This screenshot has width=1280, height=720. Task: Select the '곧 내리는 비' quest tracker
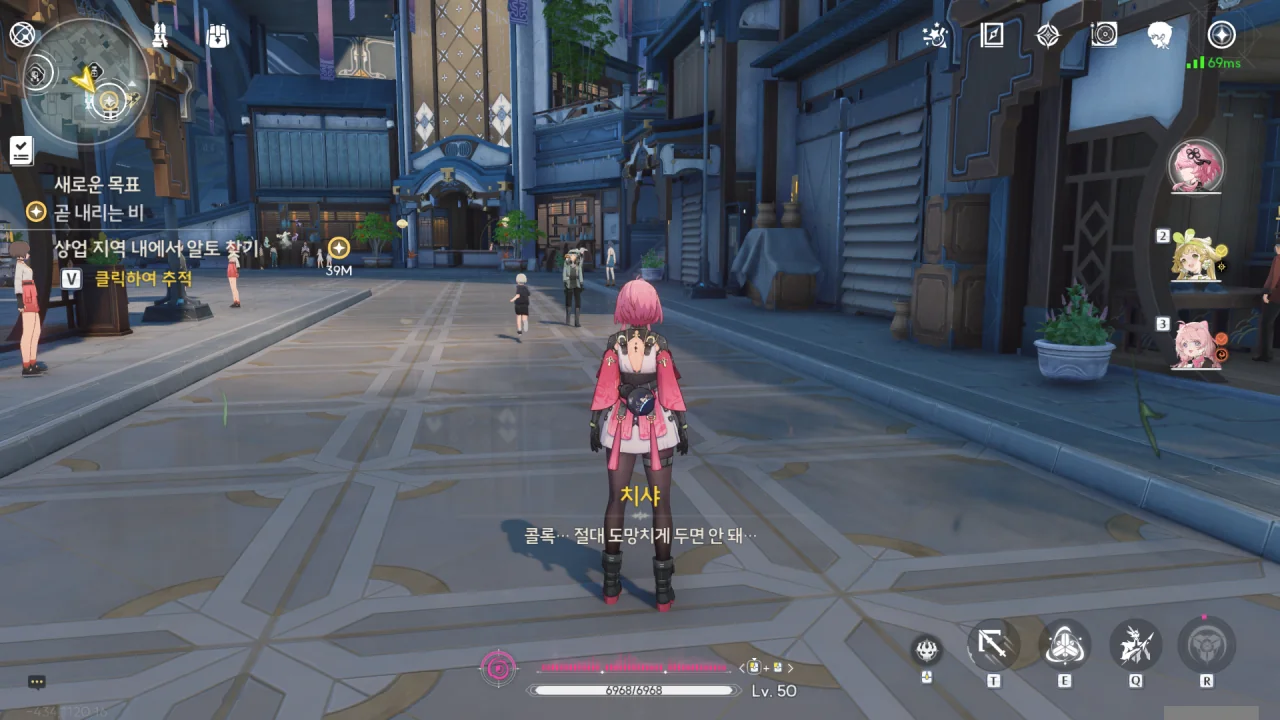coord(98,212)
